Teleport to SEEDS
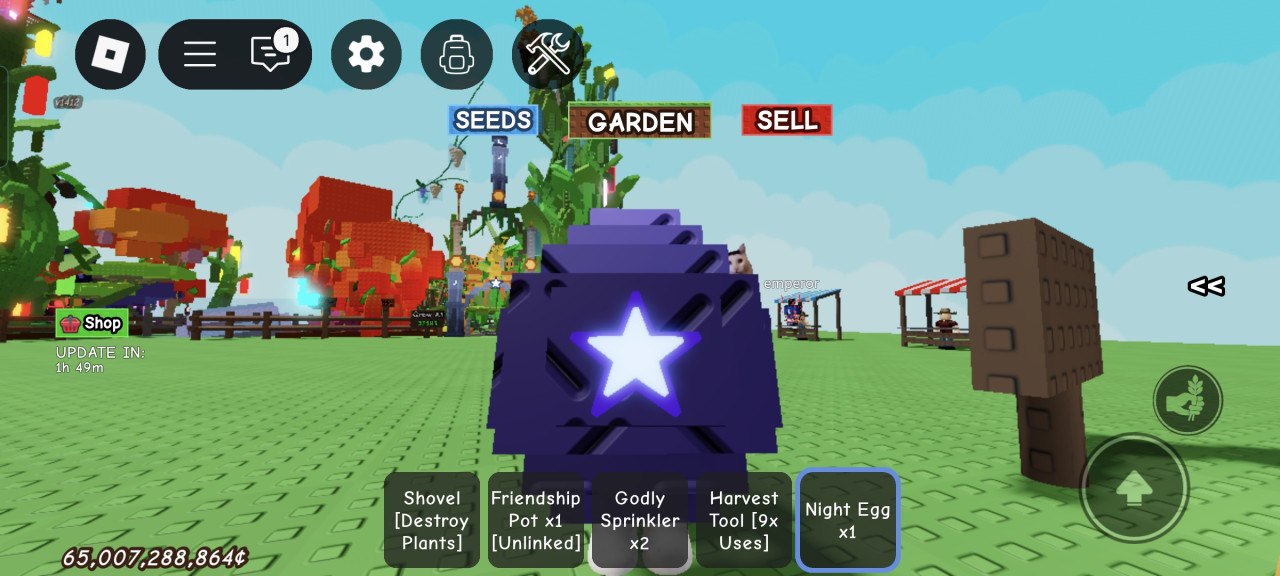Viewport: 1280px width, 576px height. coord(493,121)
